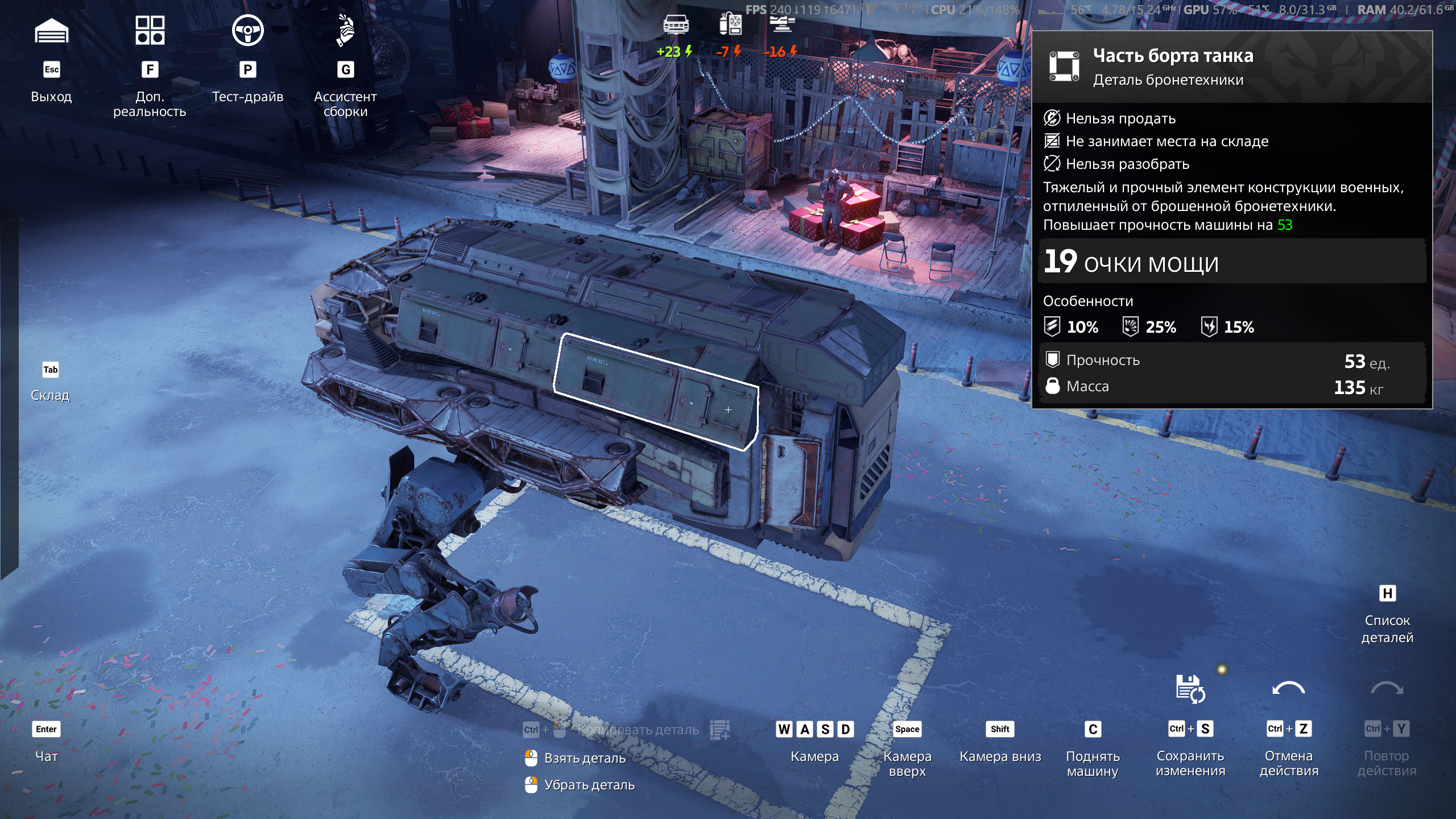Image resolution: width=1456 pixels, height=819 pixels.
Task: Open the Доп. реальность mode
Action: (150, 31)
